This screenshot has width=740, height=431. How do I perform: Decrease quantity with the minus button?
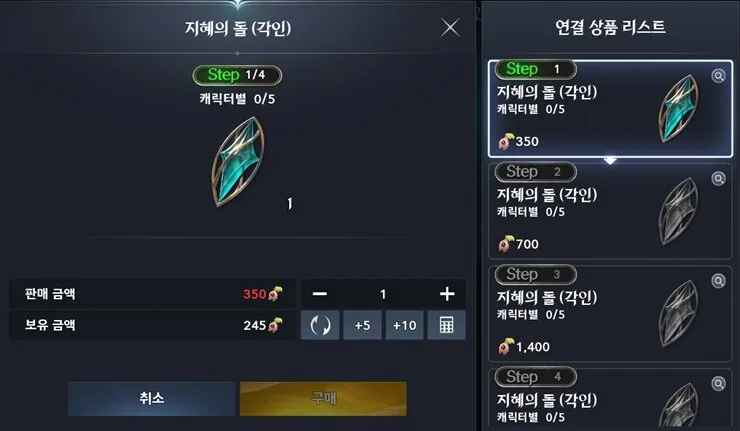[x=319, y=294]
